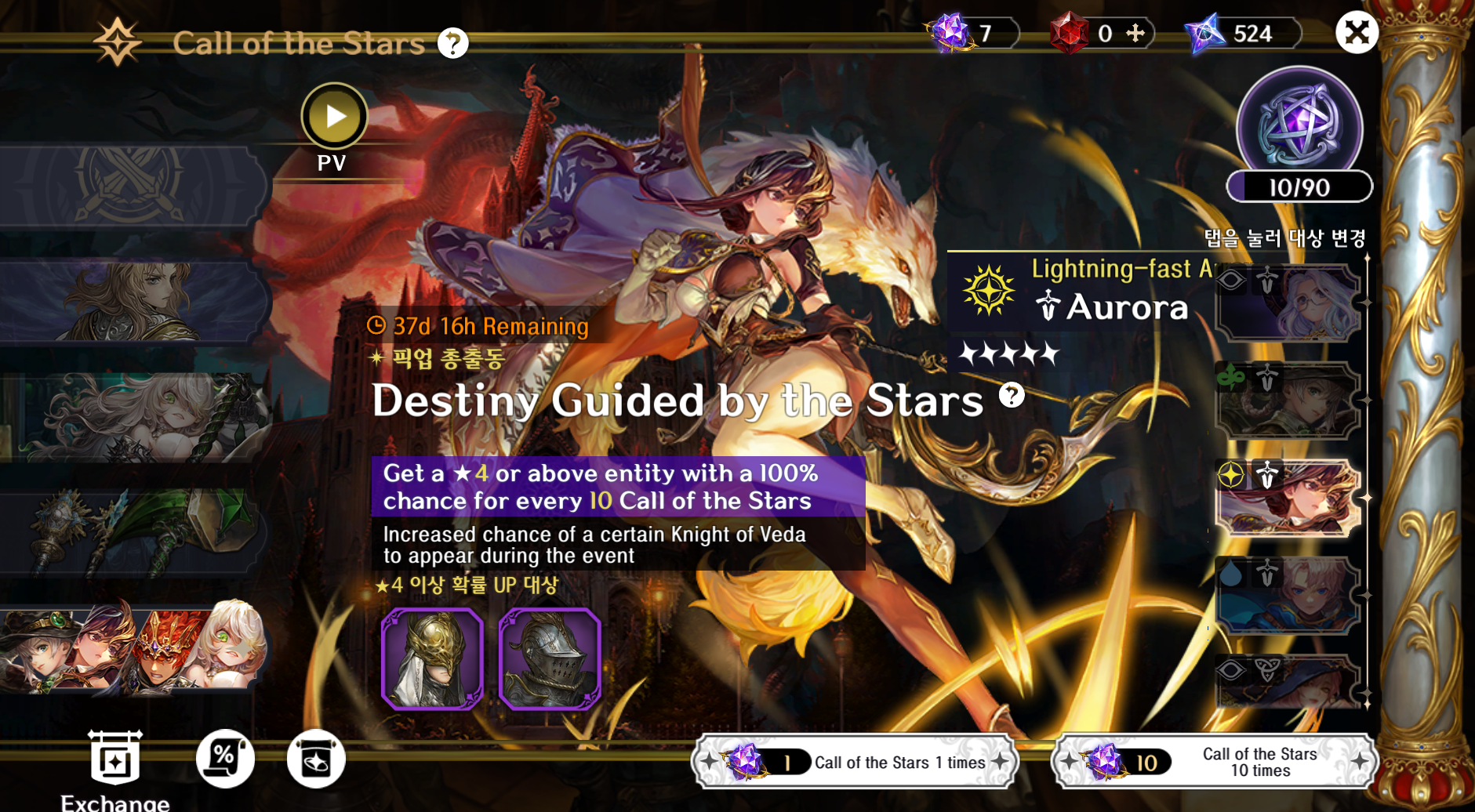This screenshot has height=812, width=1475.
Task: Choose the blue-haired water character target
Action: click(x=1288, y=595)
